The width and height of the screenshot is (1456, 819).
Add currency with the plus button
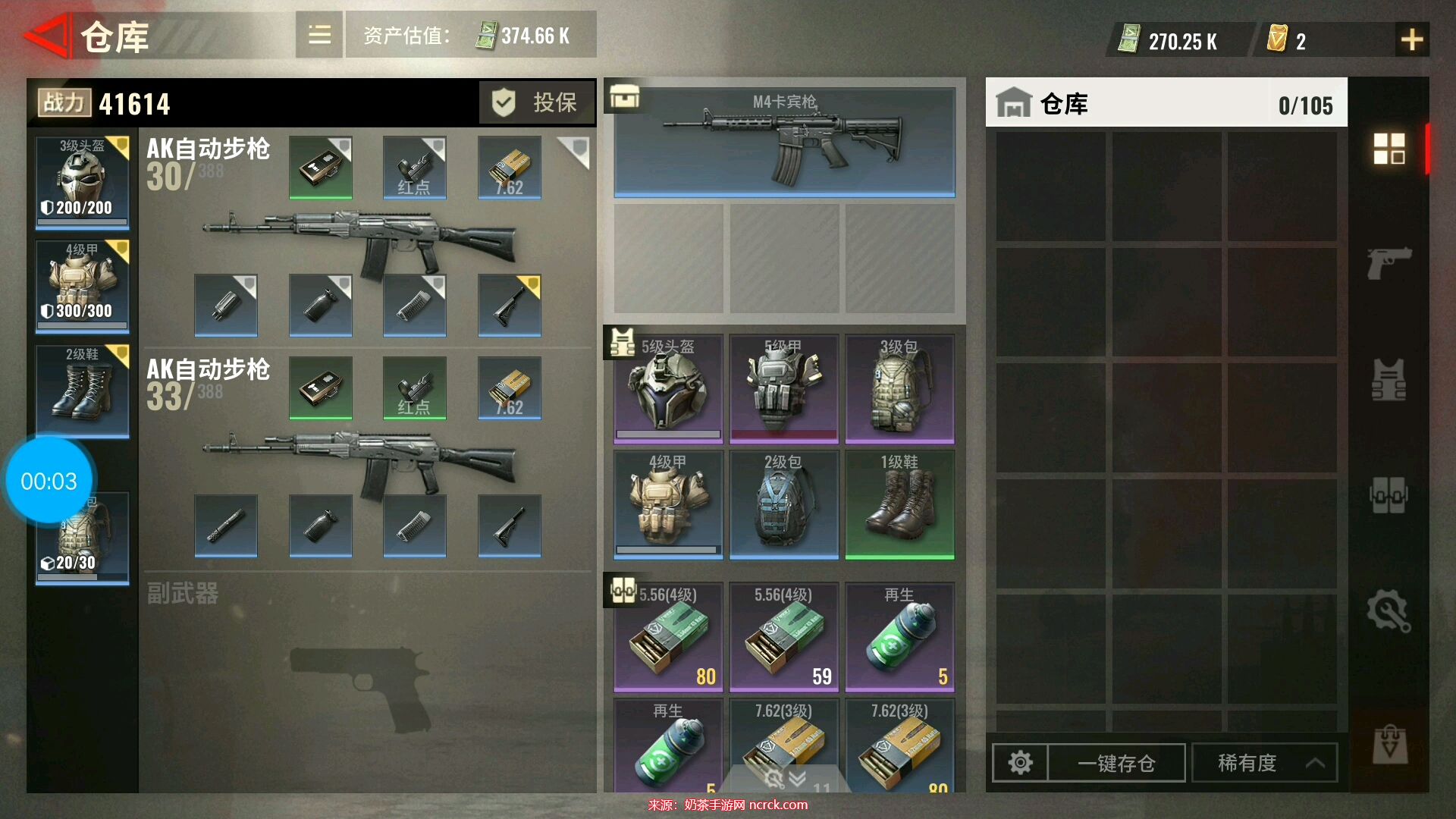click(1411, 39)
